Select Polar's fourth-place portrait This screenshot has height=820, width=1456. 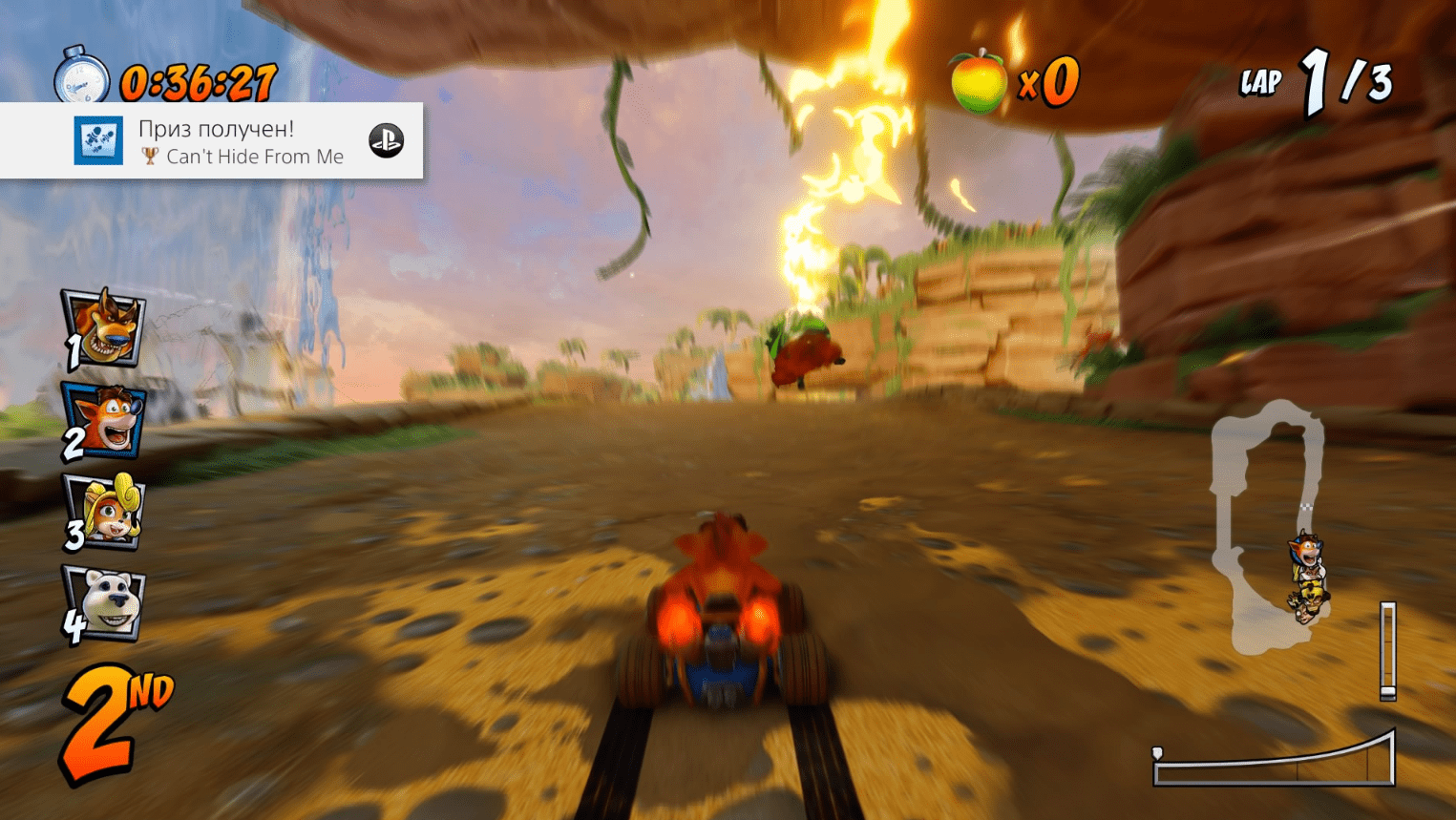(105, 602)
